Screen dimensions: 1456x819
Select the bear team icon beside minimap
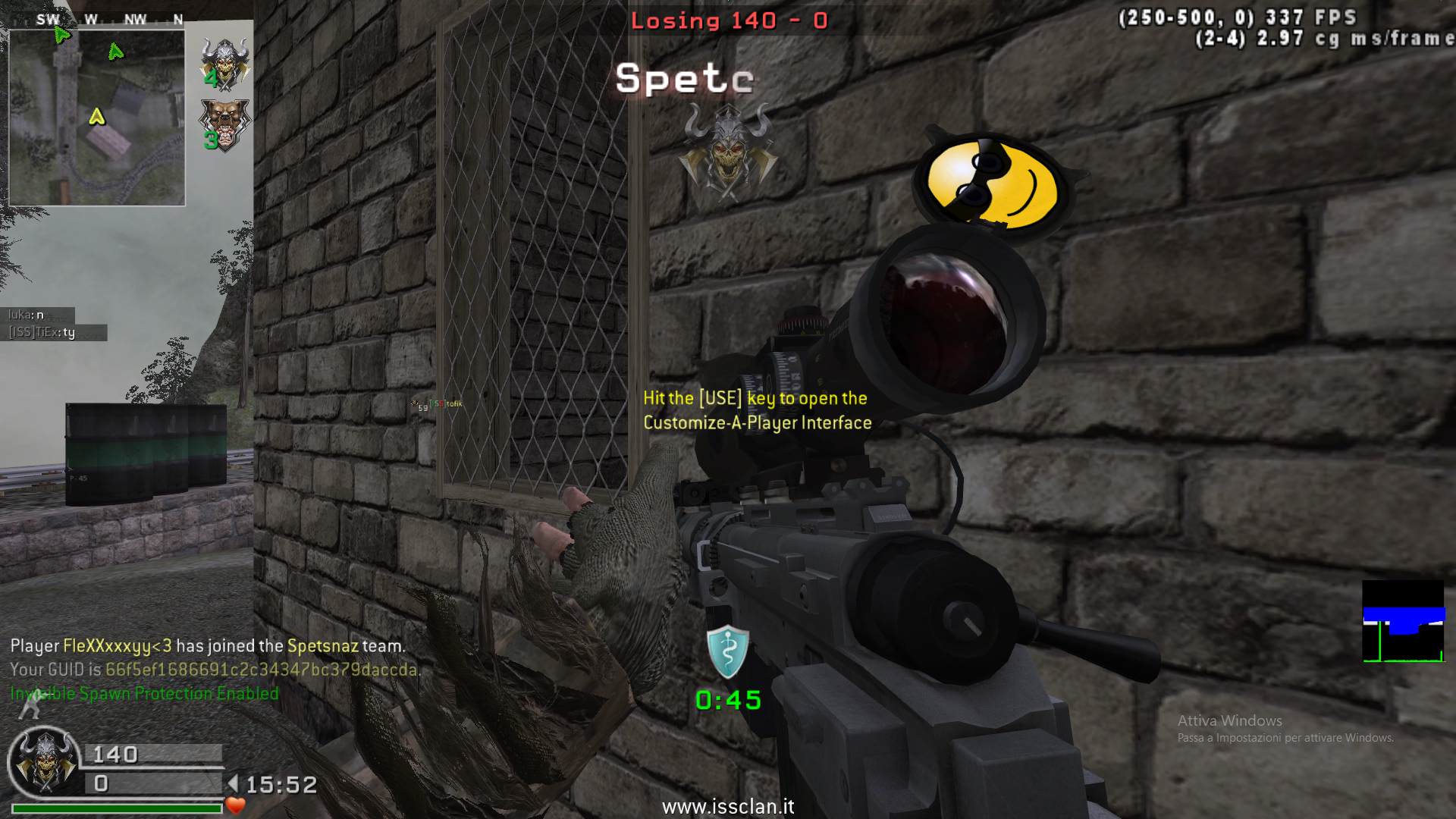pos(224,125)
